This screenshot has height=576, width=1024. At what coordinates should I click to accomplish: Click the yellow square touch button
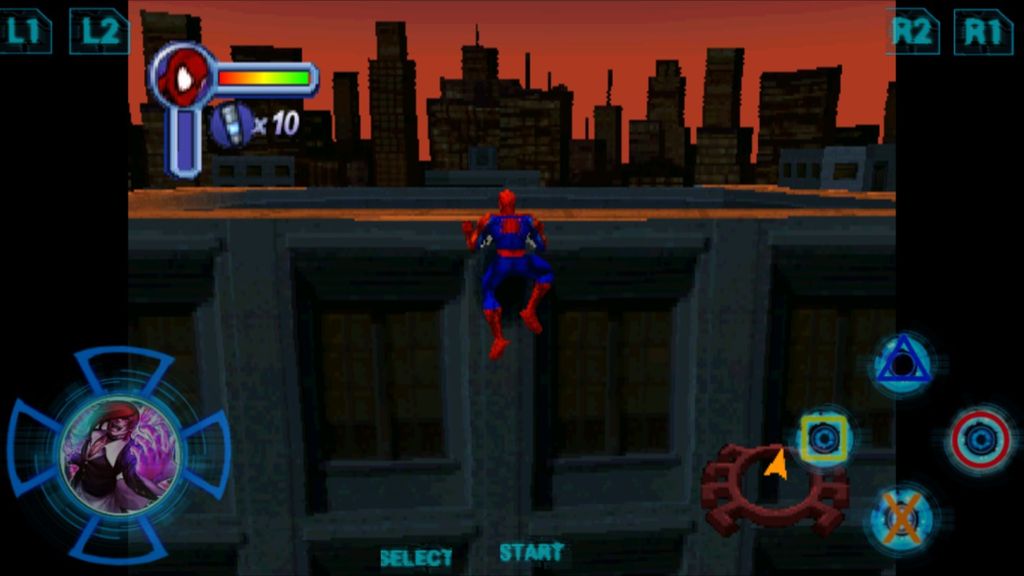(823, 438)
